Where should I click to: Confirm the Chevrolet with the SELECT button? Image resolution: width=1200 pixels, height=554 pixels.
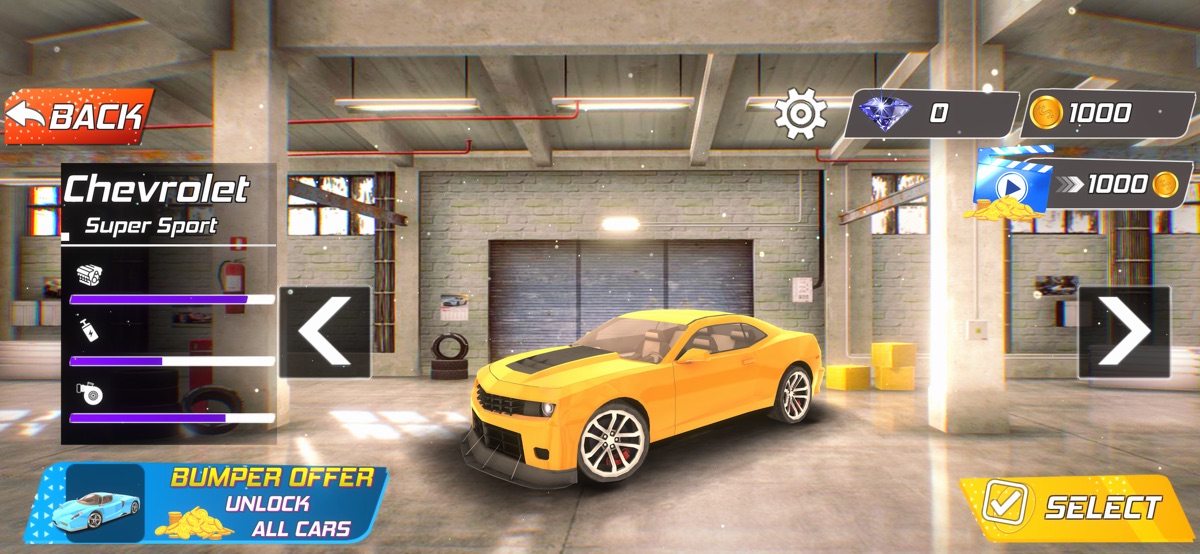pos(1076,506)
